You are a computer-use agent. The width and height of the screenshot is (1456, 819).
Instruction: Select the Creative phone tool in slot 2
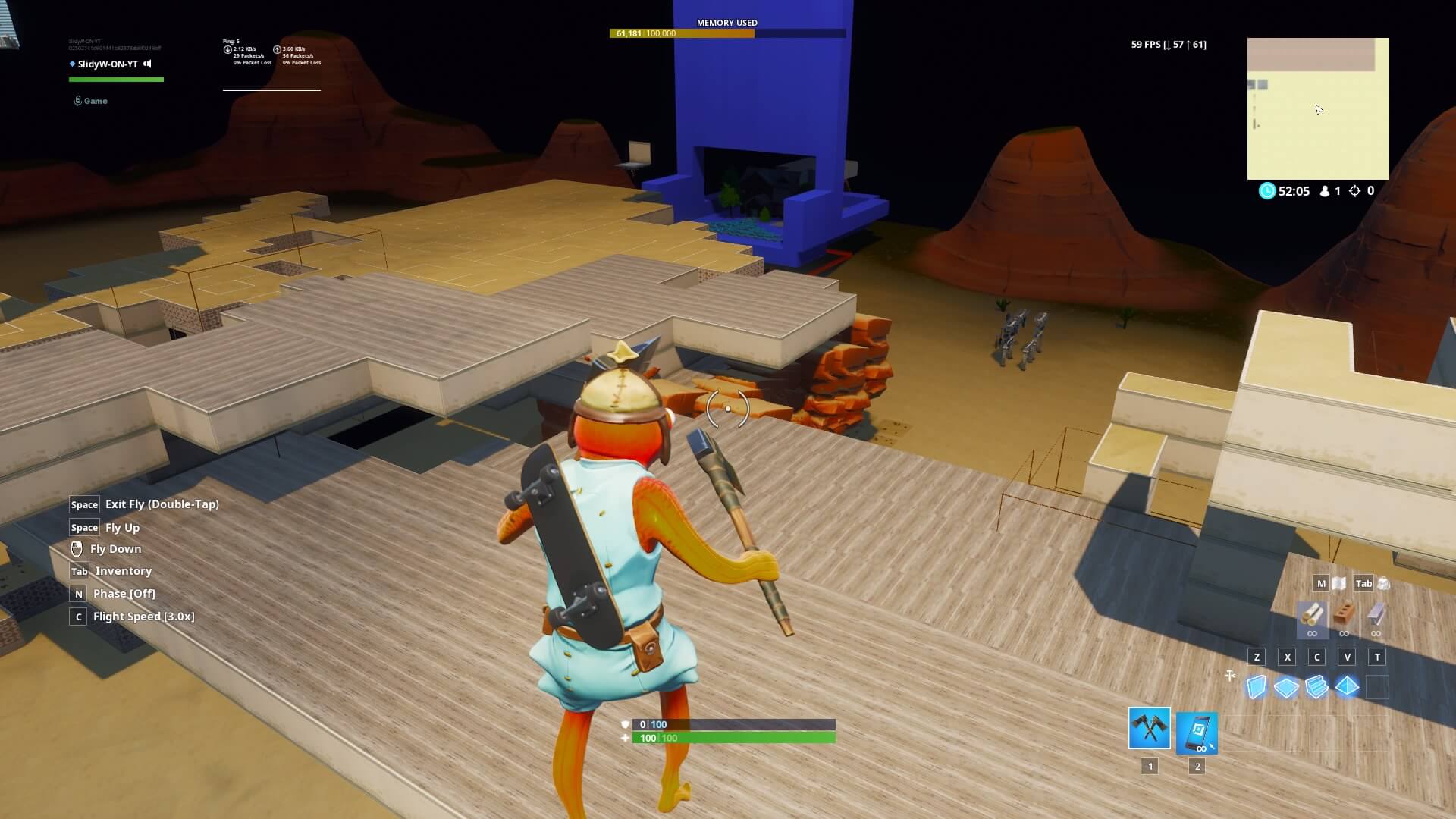[x=1197, y=732]
